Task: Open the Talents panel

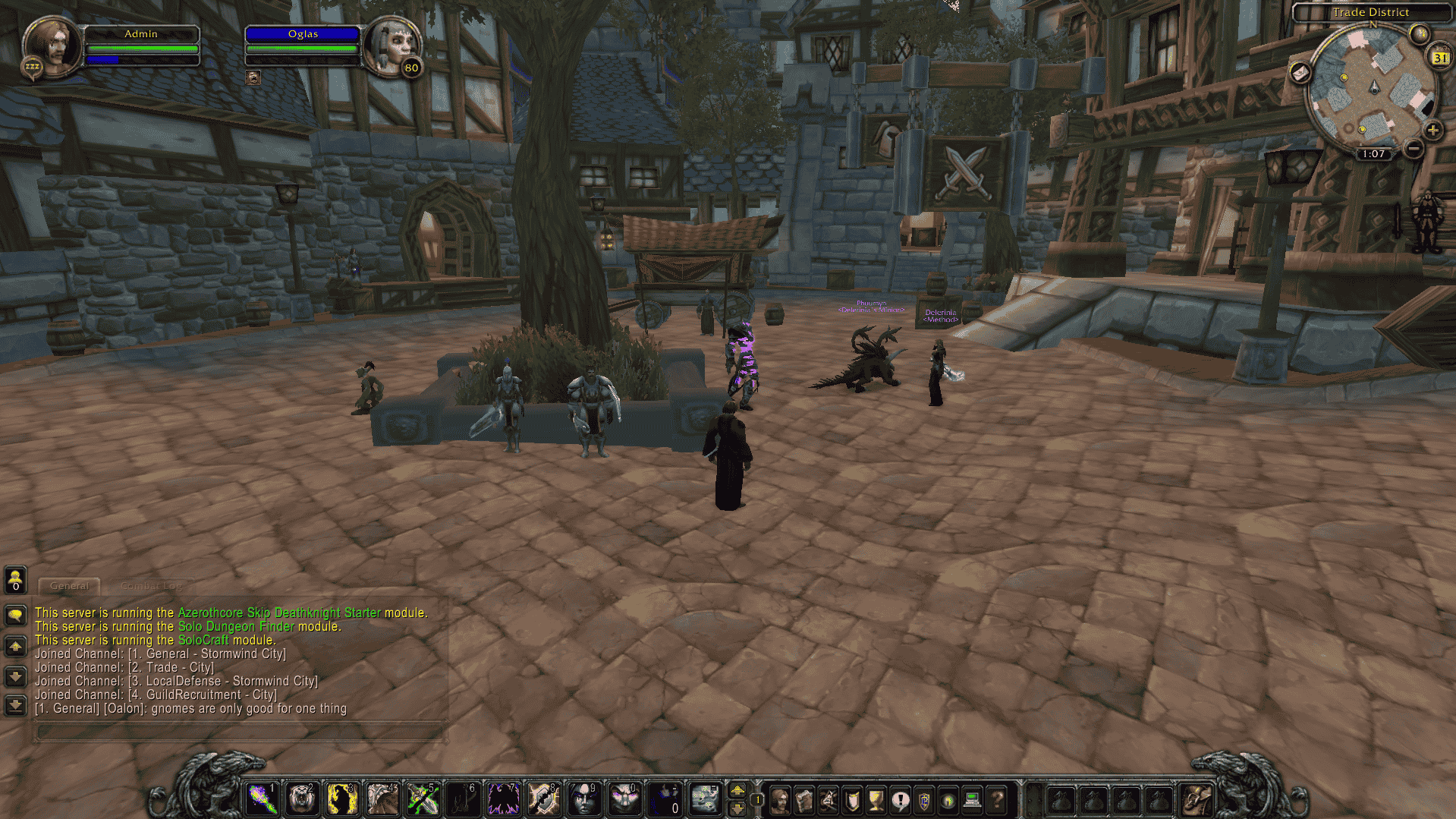Action: (828, 799)
